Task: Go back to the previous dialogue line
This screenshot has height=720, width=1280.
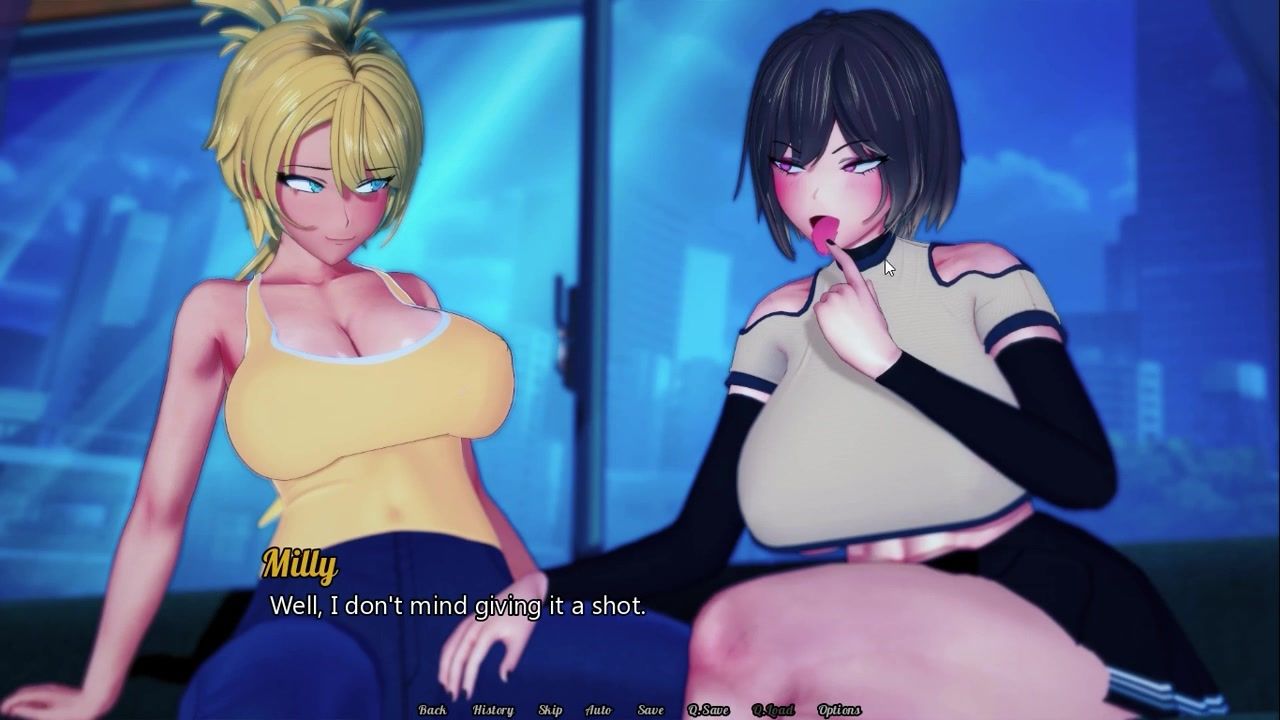Action: 433,710
